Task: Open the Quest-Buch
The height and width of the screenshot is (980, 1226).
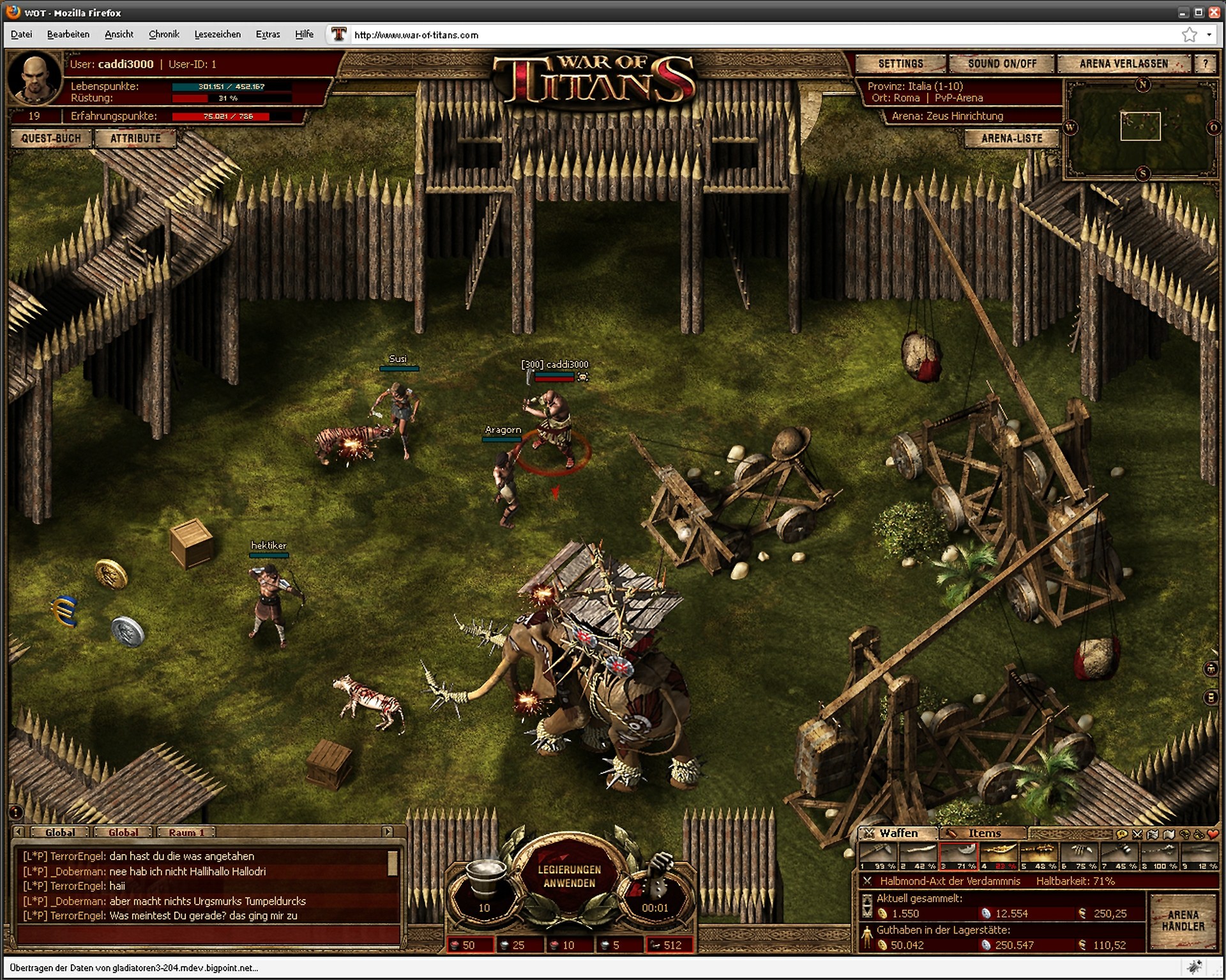Action: coord(51,139)
